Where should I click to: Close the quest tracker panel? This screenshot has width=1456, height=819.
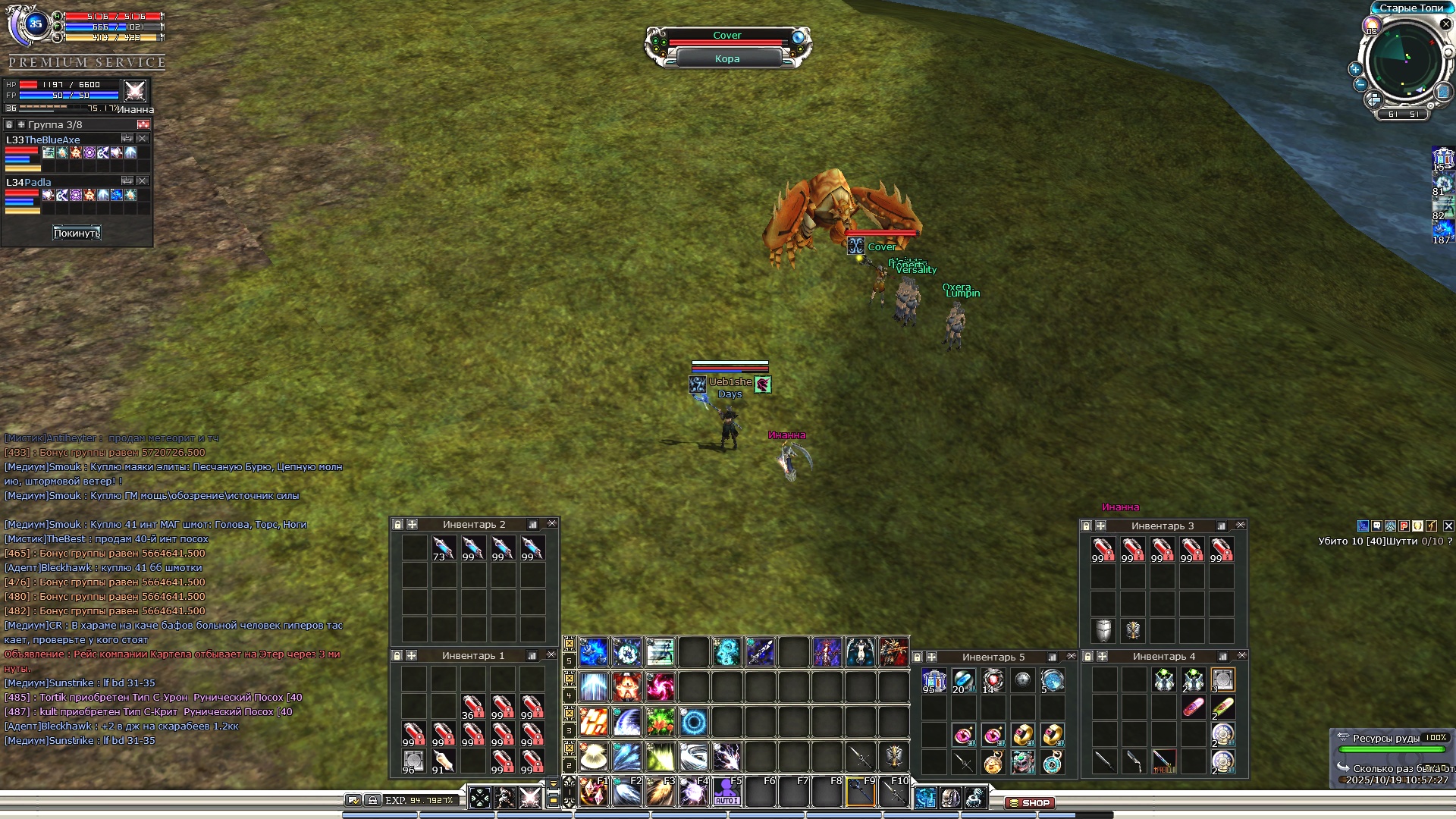1448,526
